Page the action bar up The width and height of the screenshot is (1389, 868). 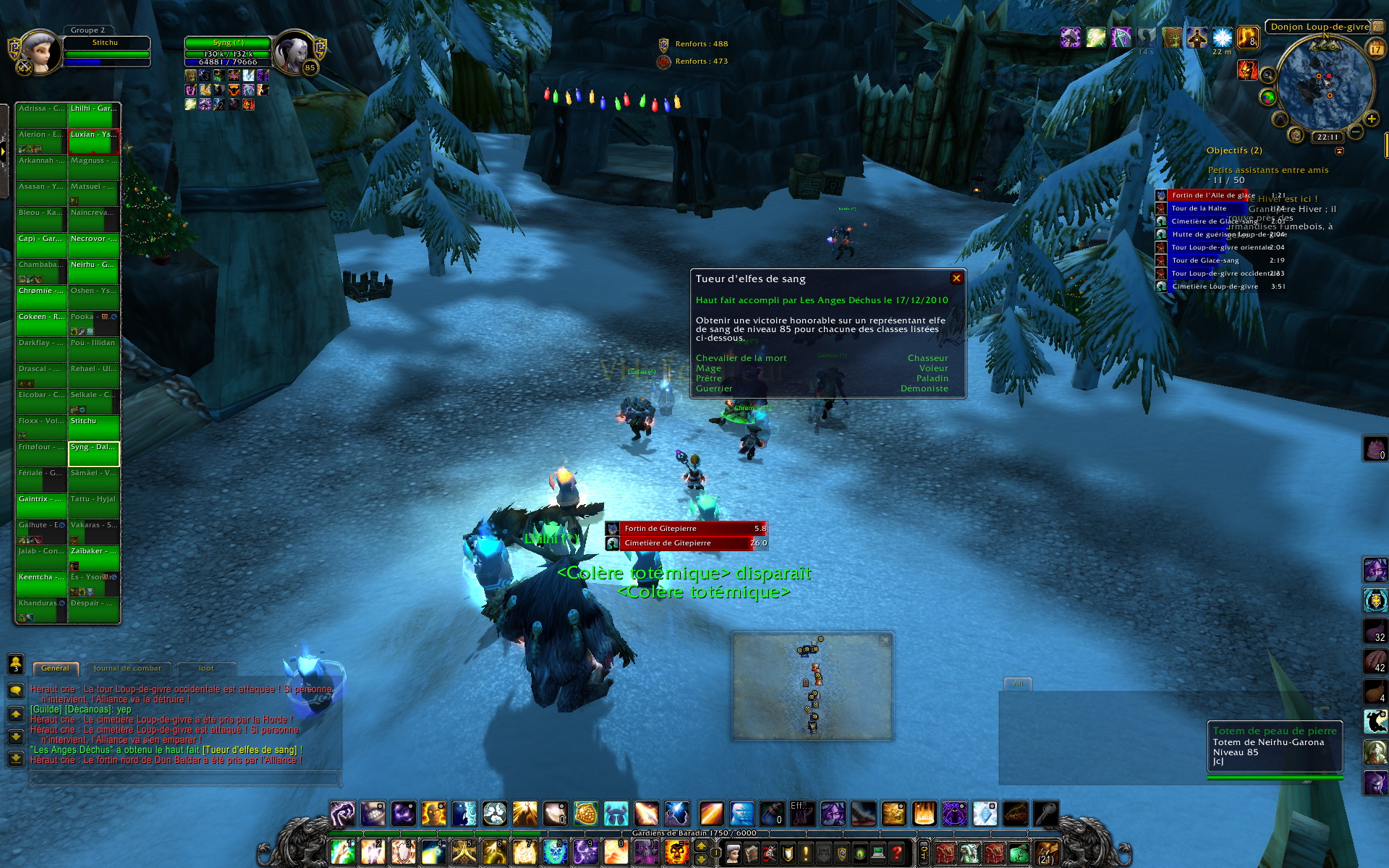pos(701,846)
